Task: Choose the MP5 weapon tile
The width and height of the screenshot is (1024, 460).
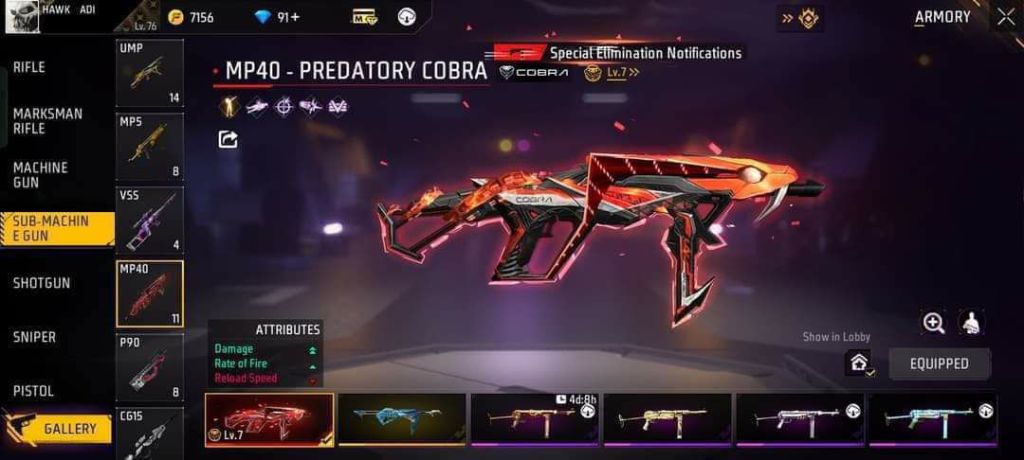Action: 149,146
